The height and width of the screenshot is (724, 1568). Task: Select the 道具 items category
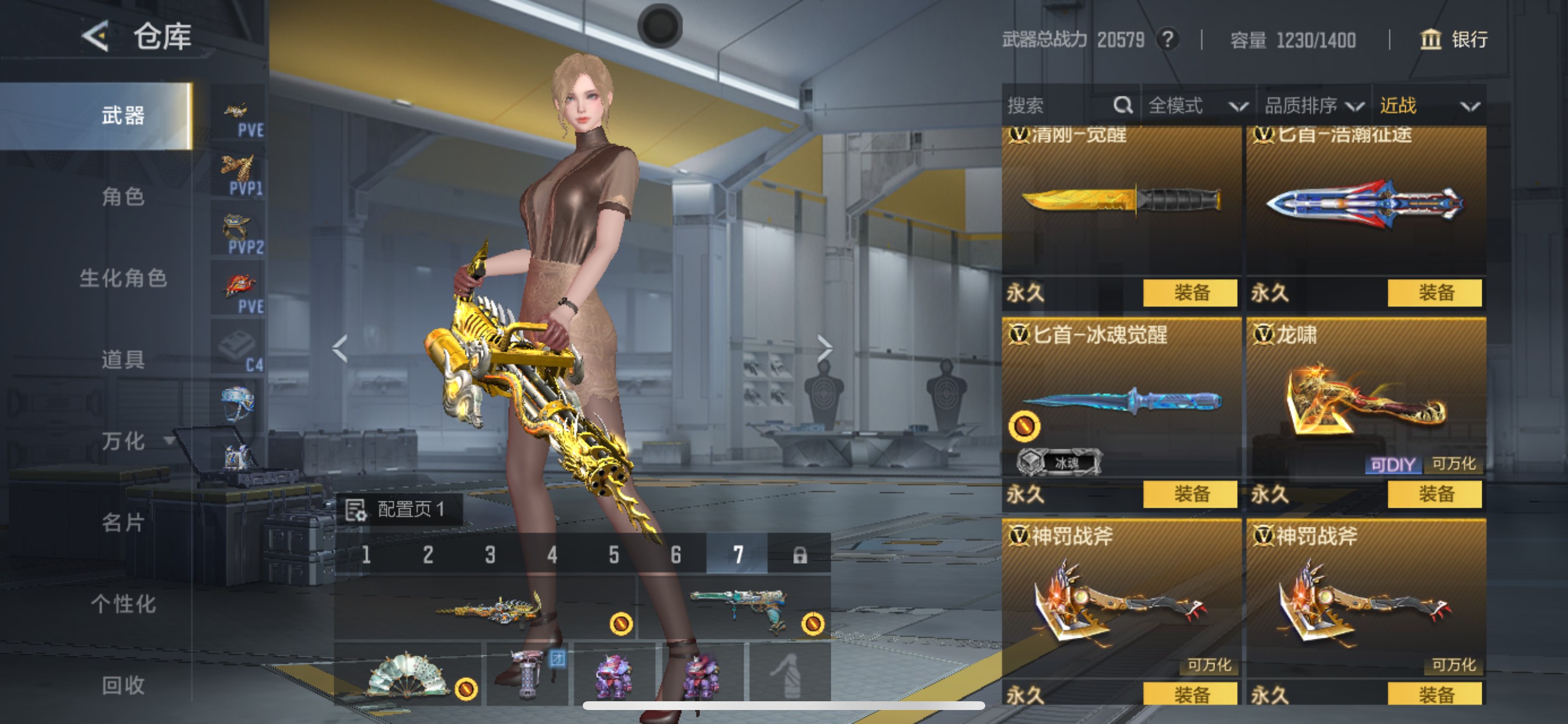[123, 360]
